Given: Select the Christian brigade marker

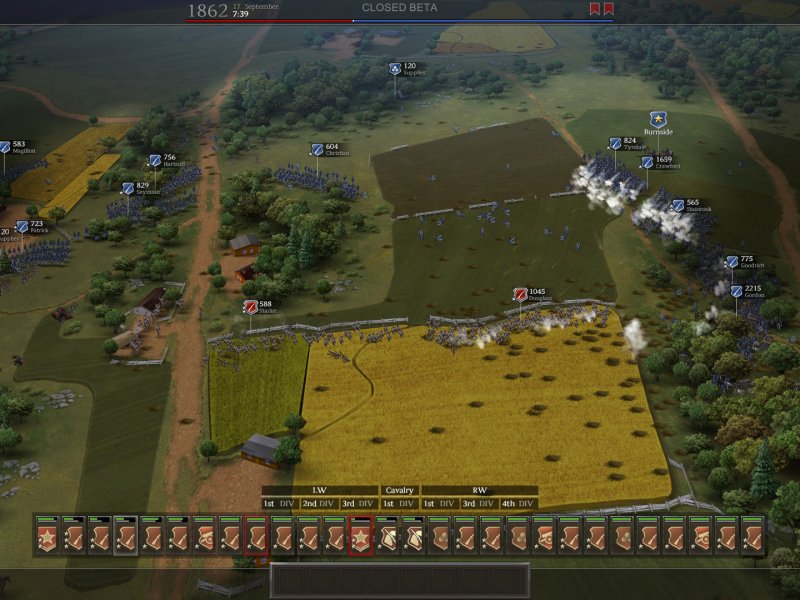Looking at the screenshot, I should [317, 150].
